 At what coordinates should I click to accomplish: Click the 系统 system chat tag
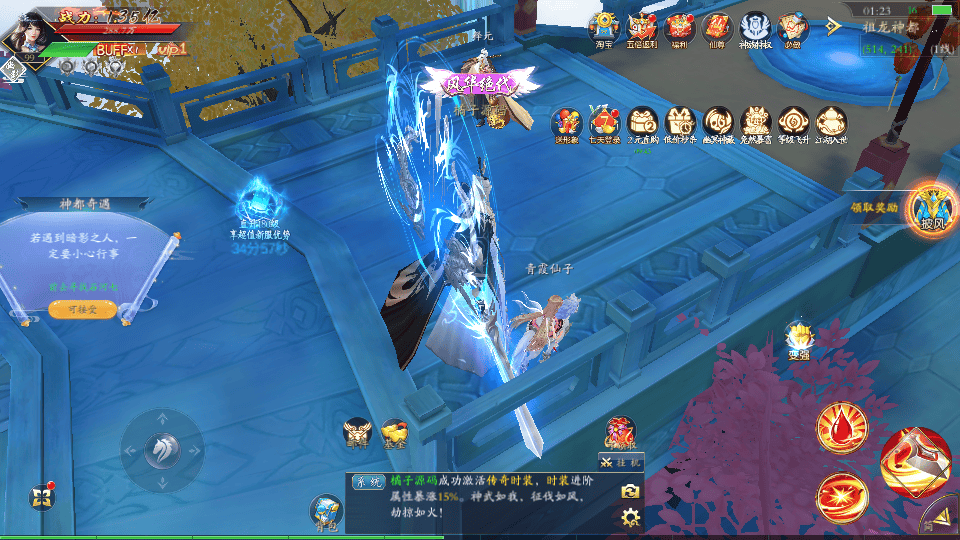point(364,482)
